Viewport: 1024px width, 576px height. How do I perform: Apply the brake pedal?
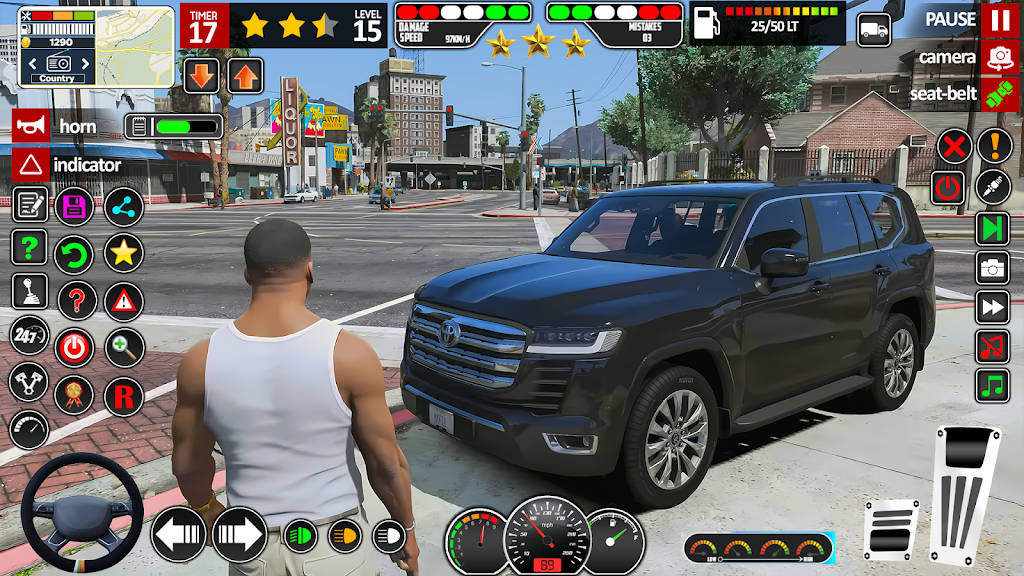pos(890,529)
